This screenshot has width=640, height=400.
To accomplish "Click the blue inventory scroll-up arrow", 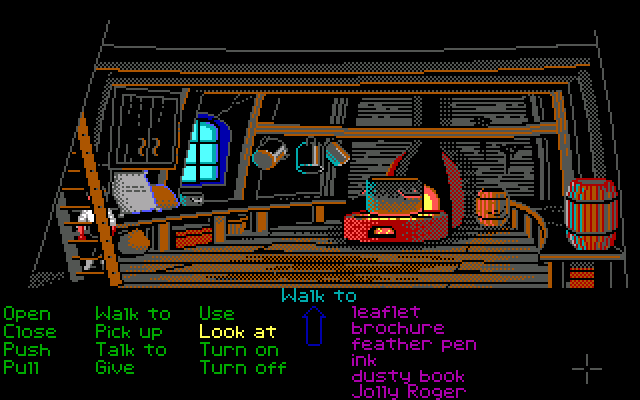I will (316, 327).
